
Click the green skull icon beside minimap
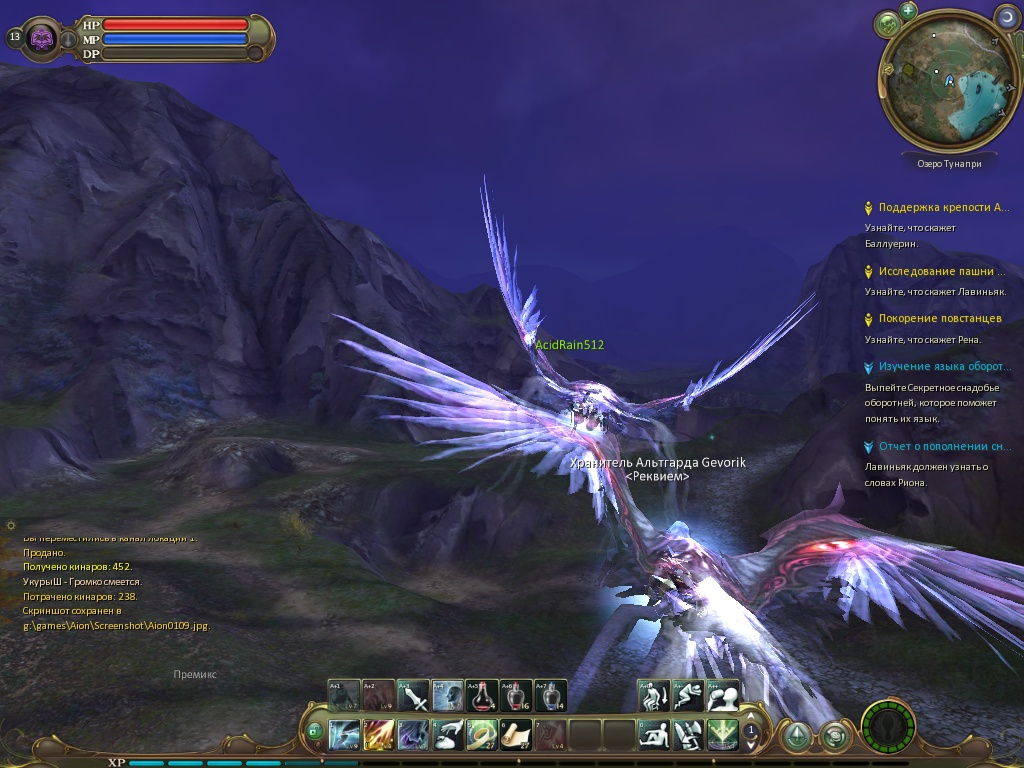click(x=886, y=23)
